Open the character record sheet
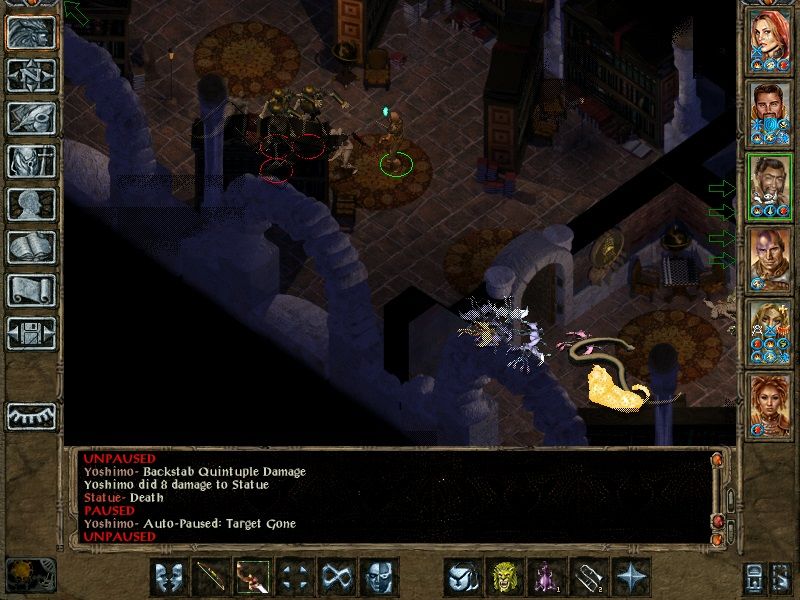 click(31, 204)
